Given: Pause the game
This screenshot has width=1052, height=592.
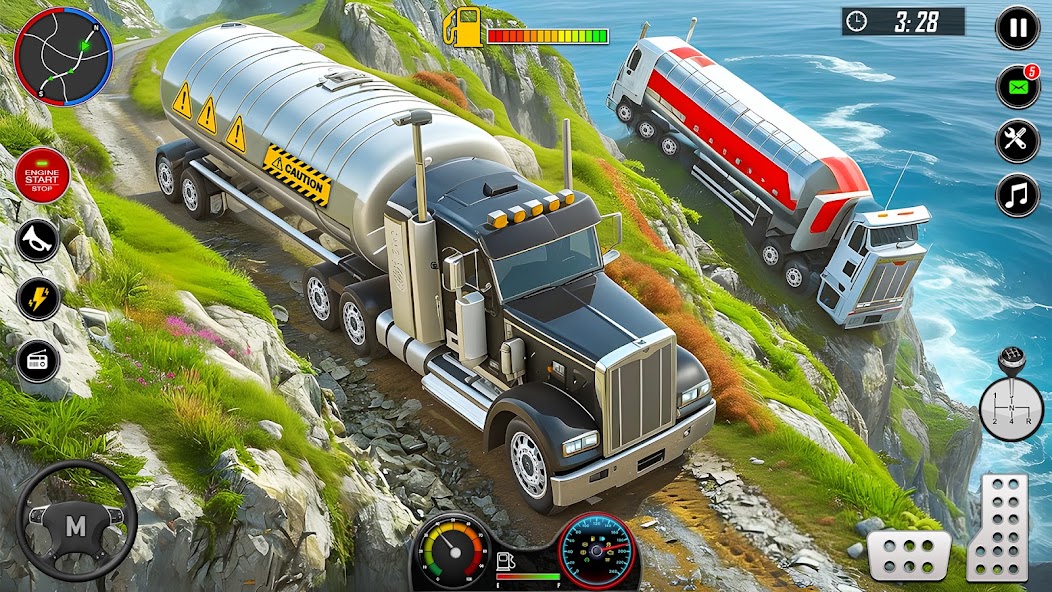Looking at the screenshot, I should coord(1017,27).
